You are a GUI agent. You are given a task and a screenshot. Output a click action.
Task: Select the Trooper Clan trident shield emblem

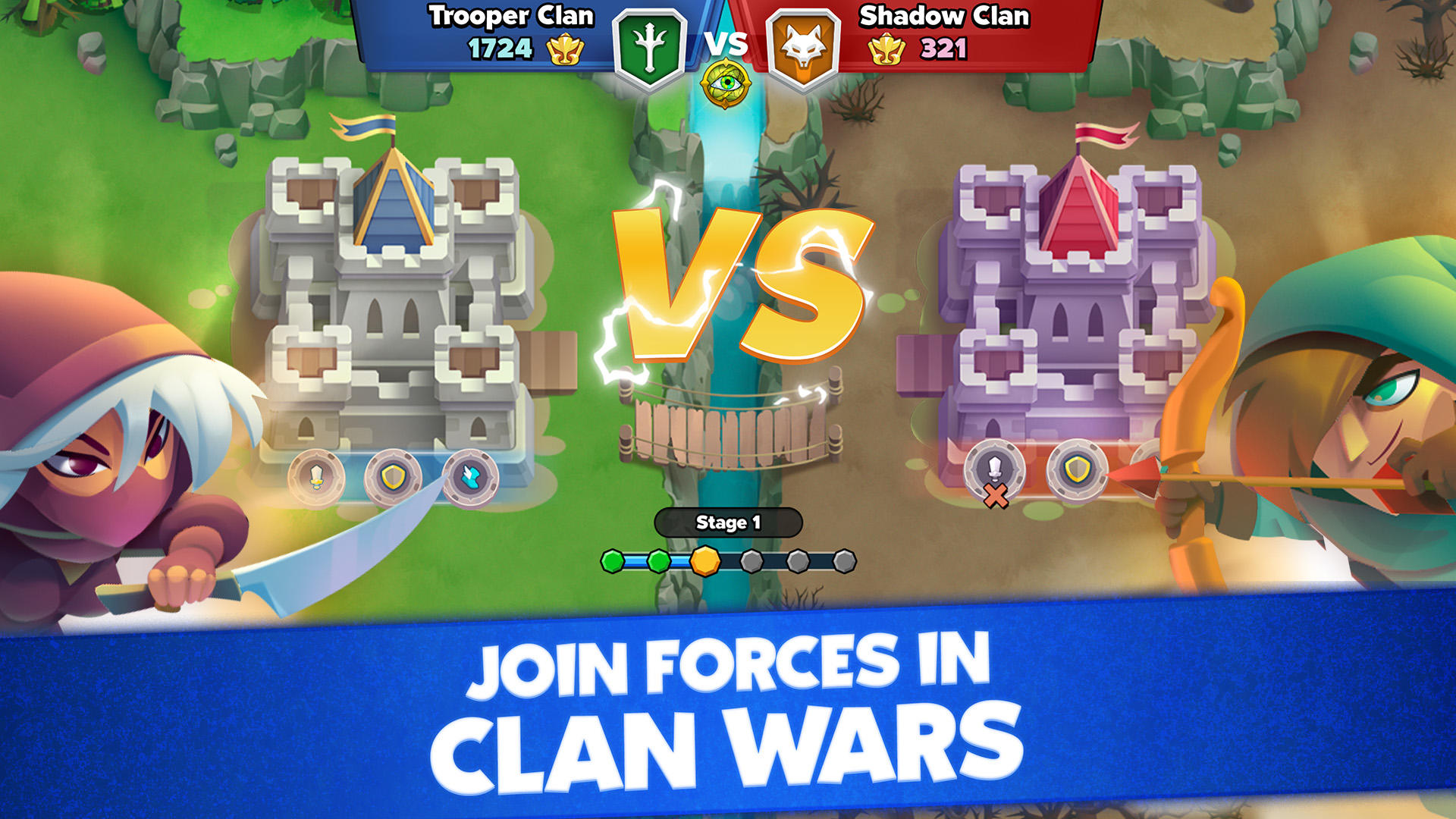[654, 45]
